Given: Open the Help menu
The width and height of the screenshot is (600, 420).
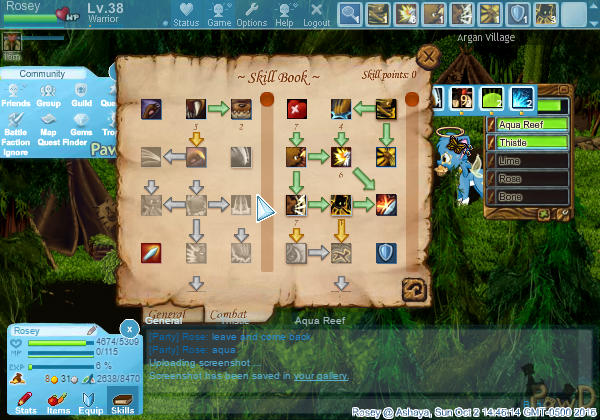Looking at the screenshot, I should pyautogui.click(x=284, y=14).
